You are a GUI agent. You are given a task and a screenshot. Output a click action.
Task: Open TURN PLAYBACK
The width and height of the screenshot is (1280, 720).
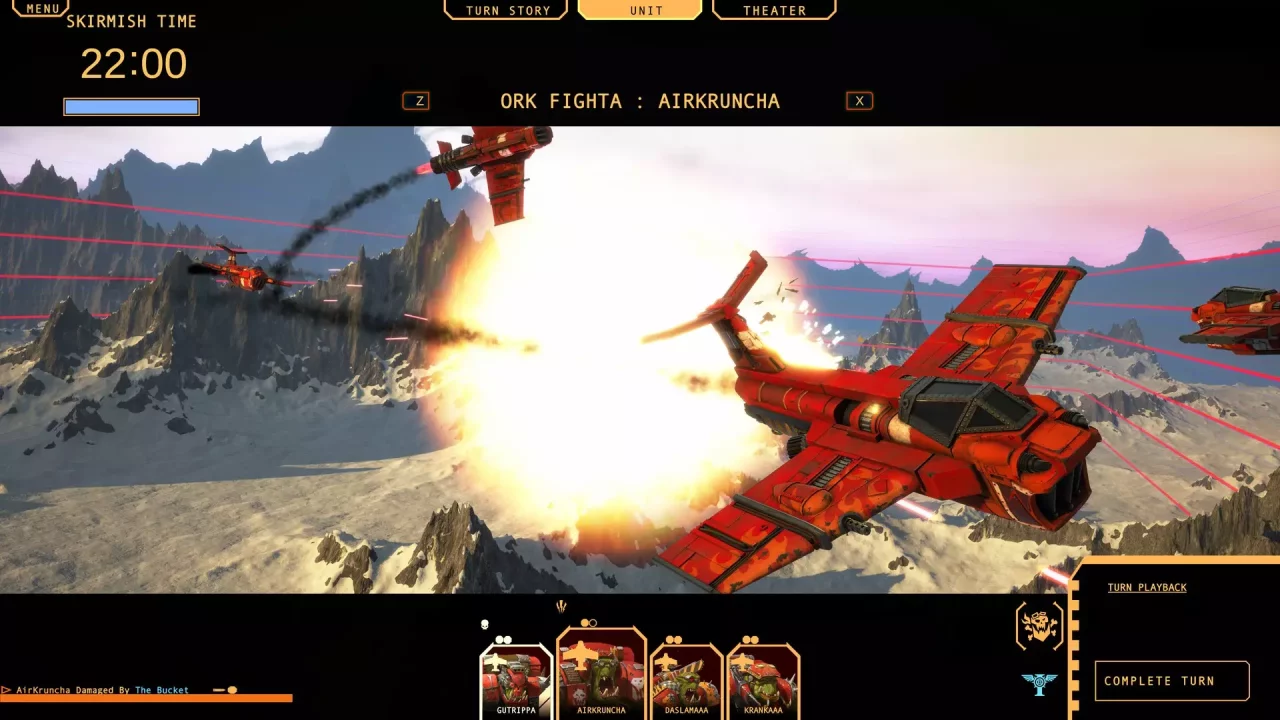click(x=1146, y=587)
